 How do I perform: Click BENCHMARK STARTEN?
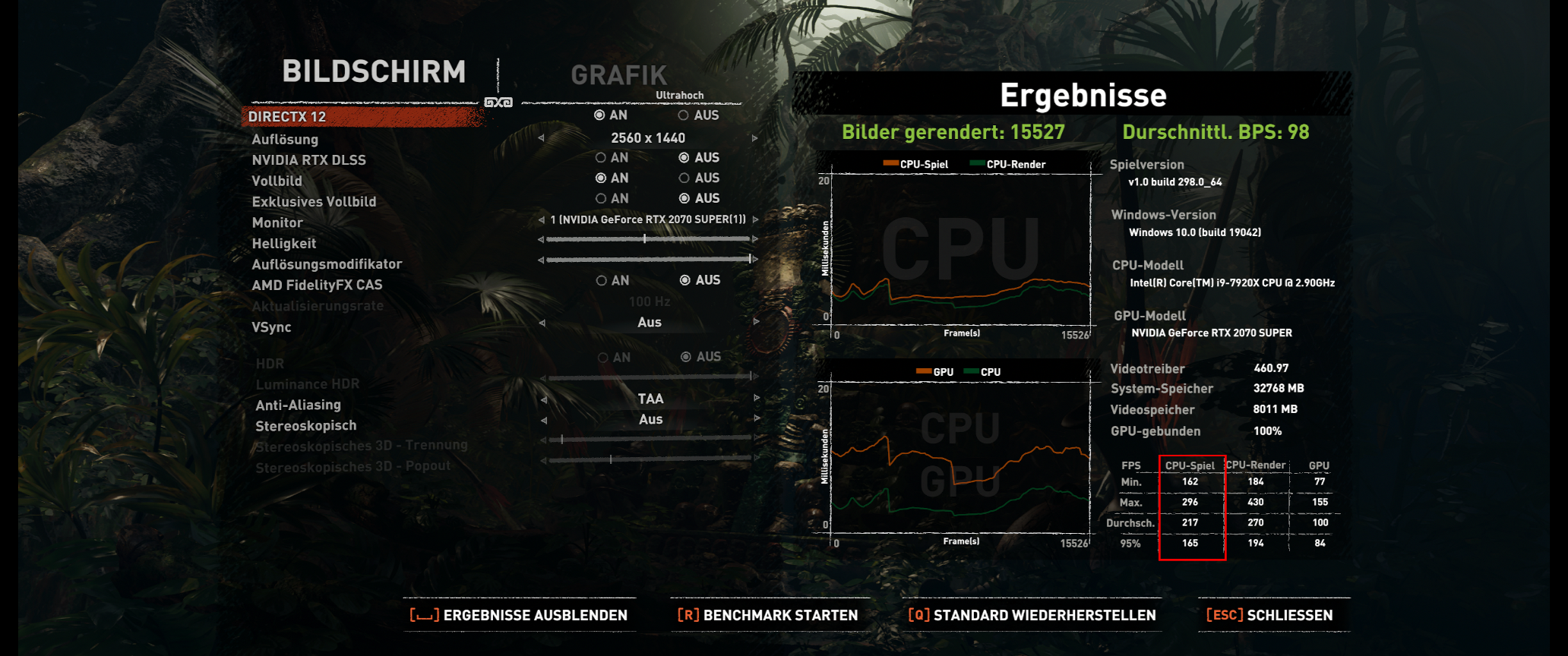coord(781,615)
